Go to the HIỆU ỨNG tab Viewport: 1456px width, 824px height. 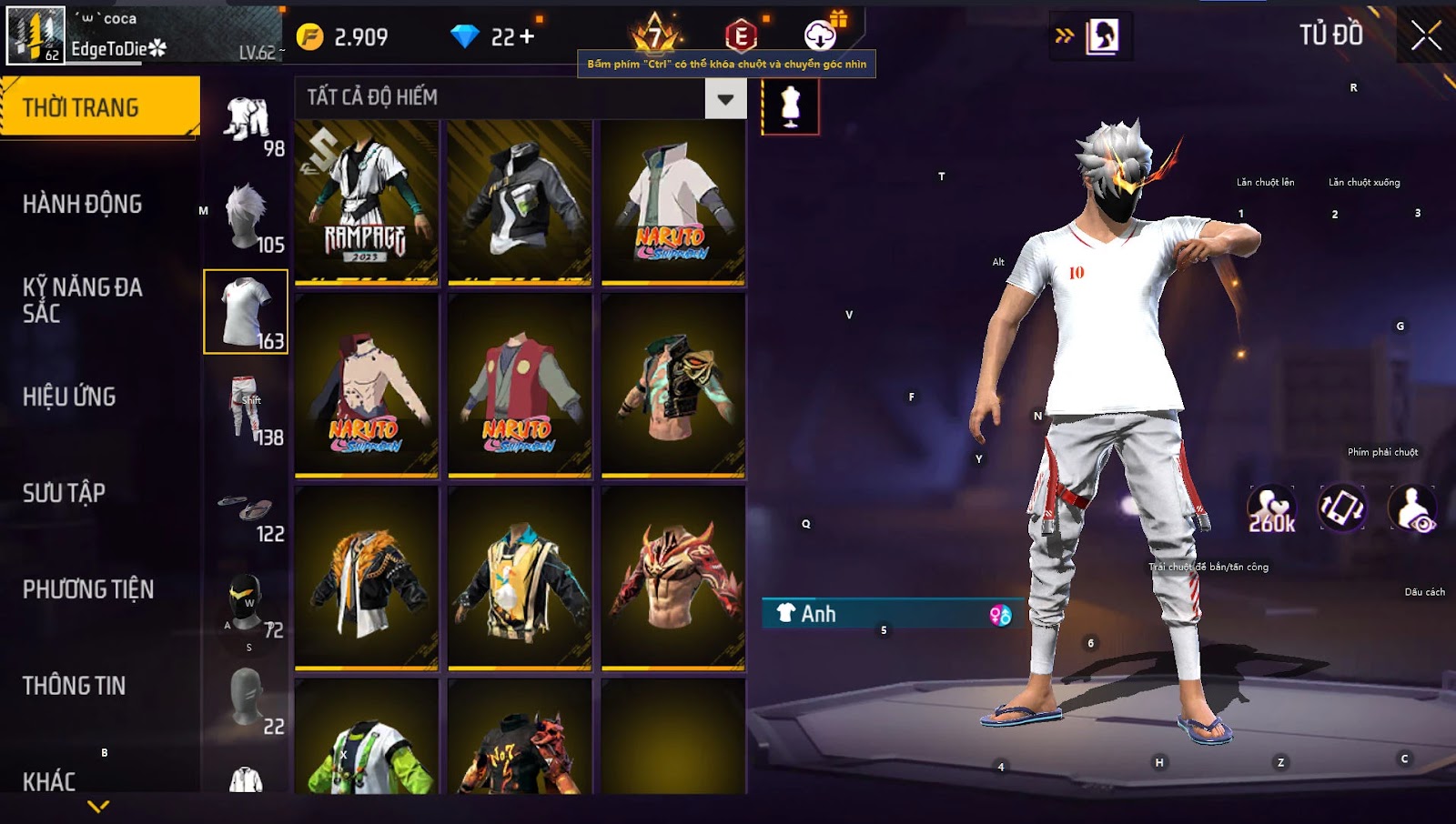[70, 397]
